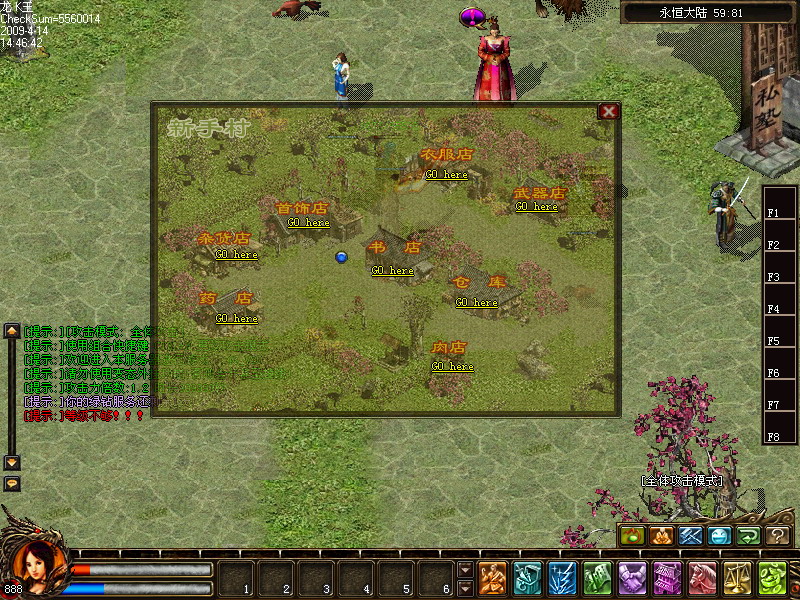
Task: Close the 新手村 map window
Action: click(x=607, y=112)
